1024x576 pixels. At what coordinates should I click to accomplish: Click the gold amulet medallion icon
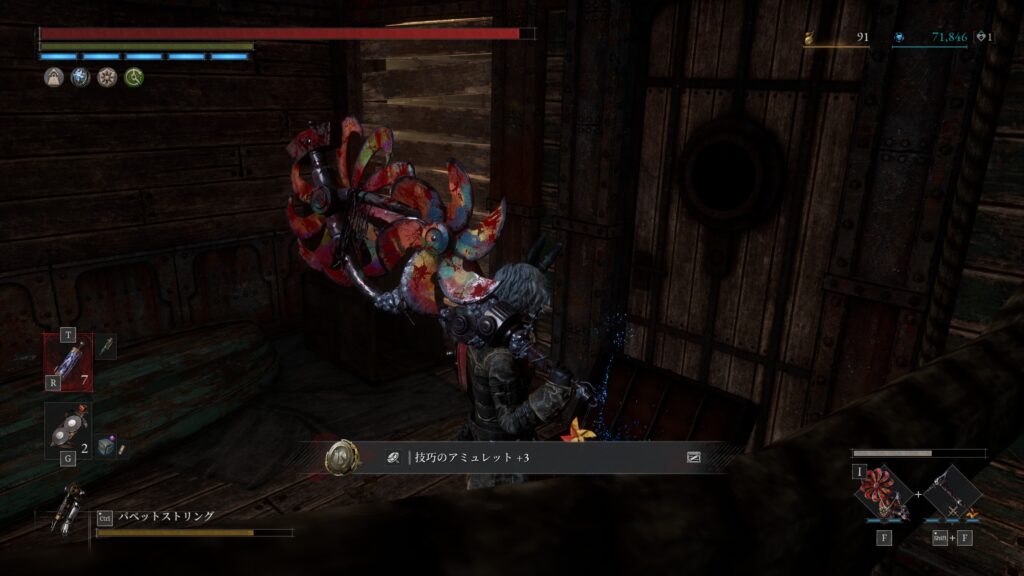pyautogui.click(x=342, y=458)
